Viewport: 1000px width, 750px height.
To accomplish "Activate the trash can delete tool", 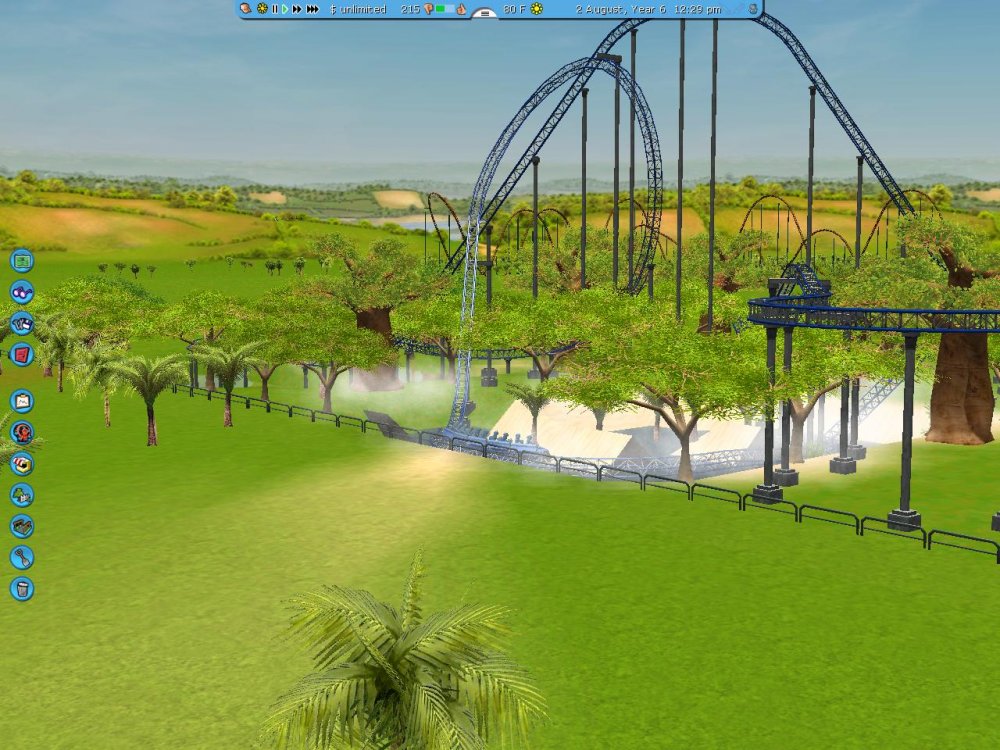I will pos(22,588).
